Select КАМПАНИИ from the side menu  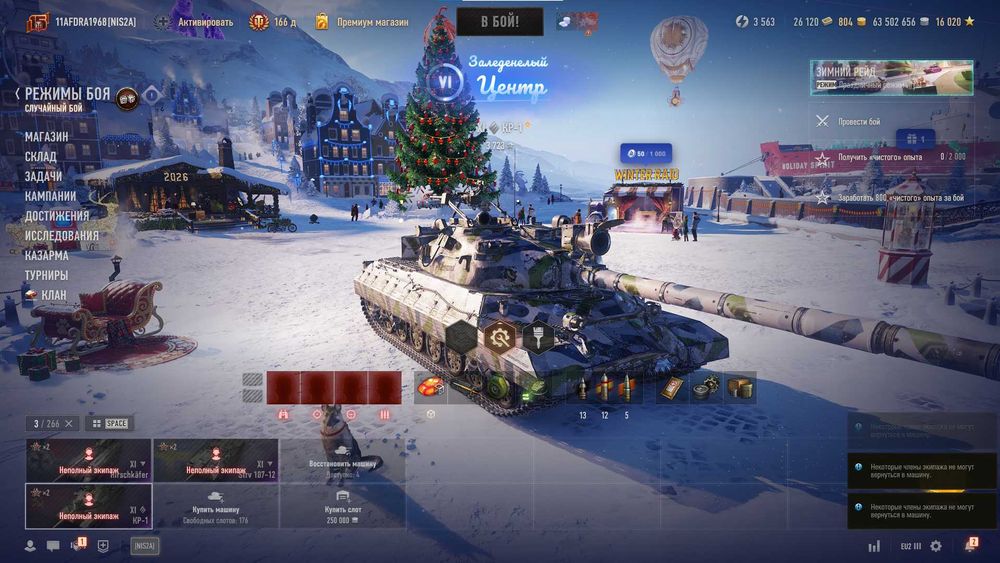pyautogui.click(x=51, y=196)
